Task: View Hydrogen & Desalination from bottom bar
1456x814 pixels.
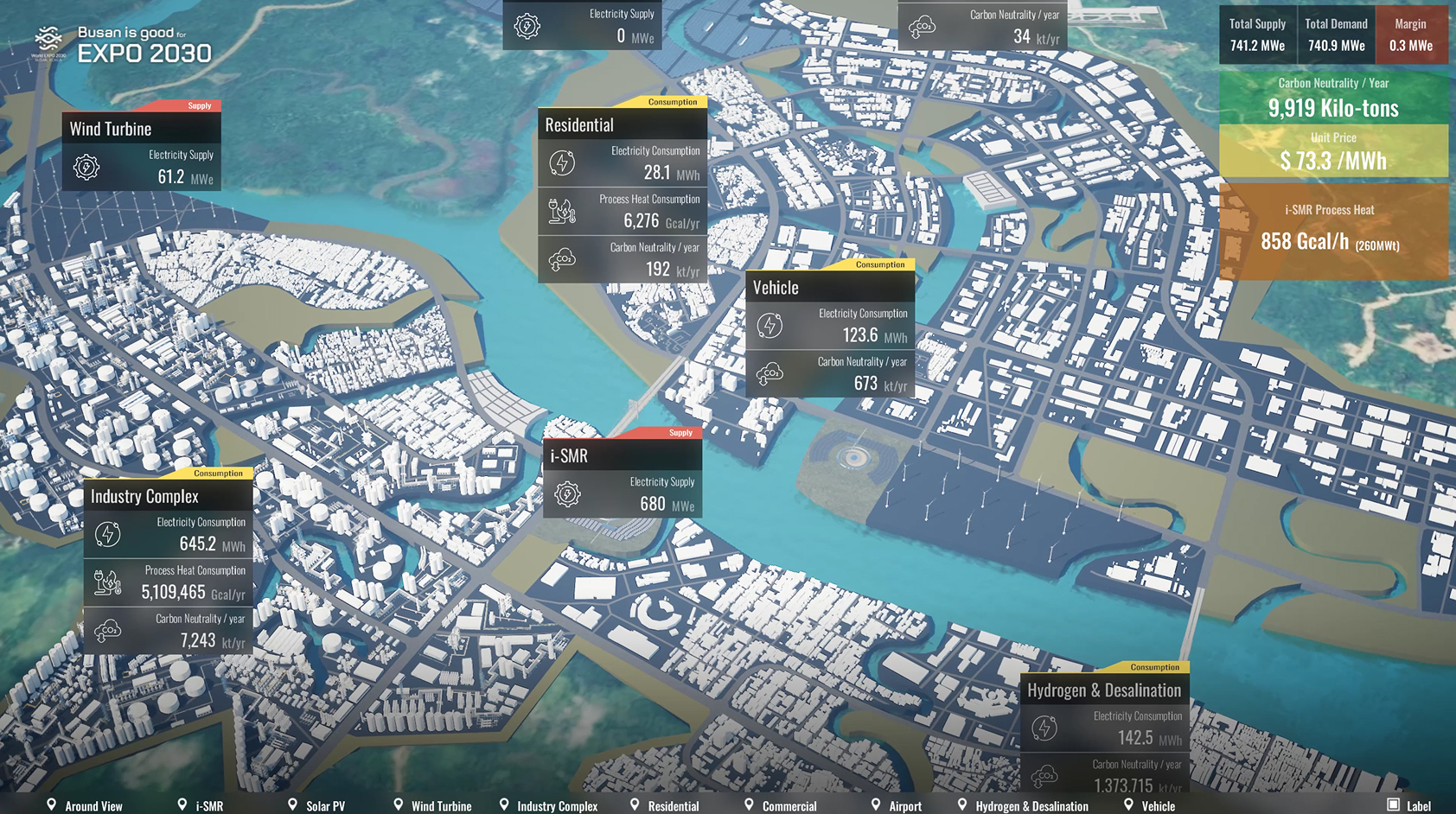Action: 1022,805
